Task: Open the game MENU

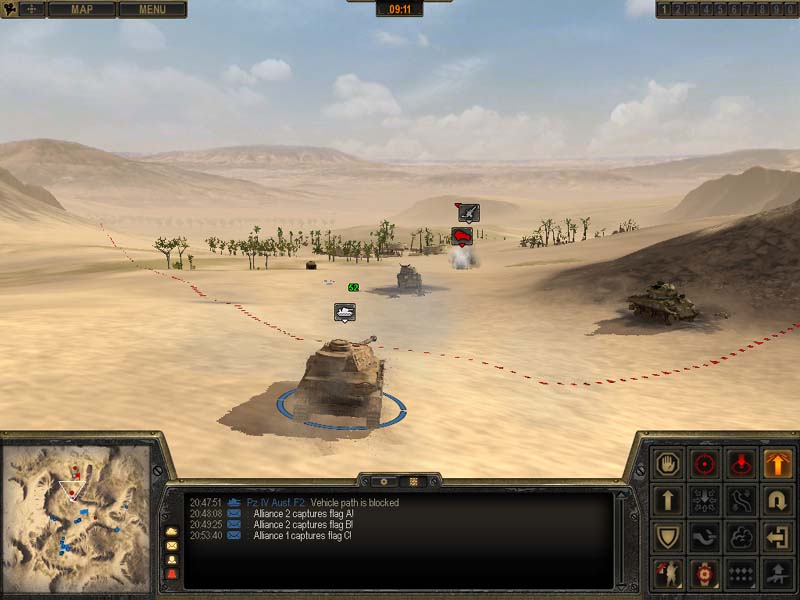Action: click(x=152, y=10)
